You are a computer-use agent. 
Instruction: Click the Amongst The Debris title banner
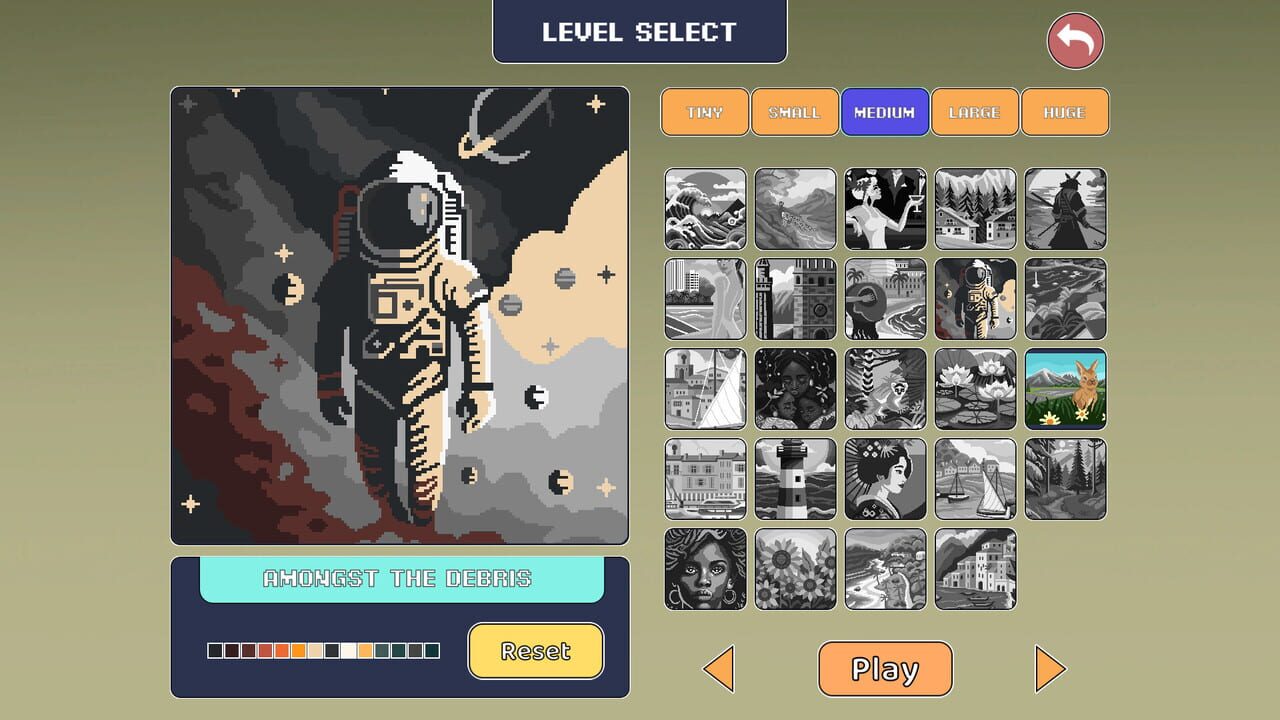click(400, 578)
